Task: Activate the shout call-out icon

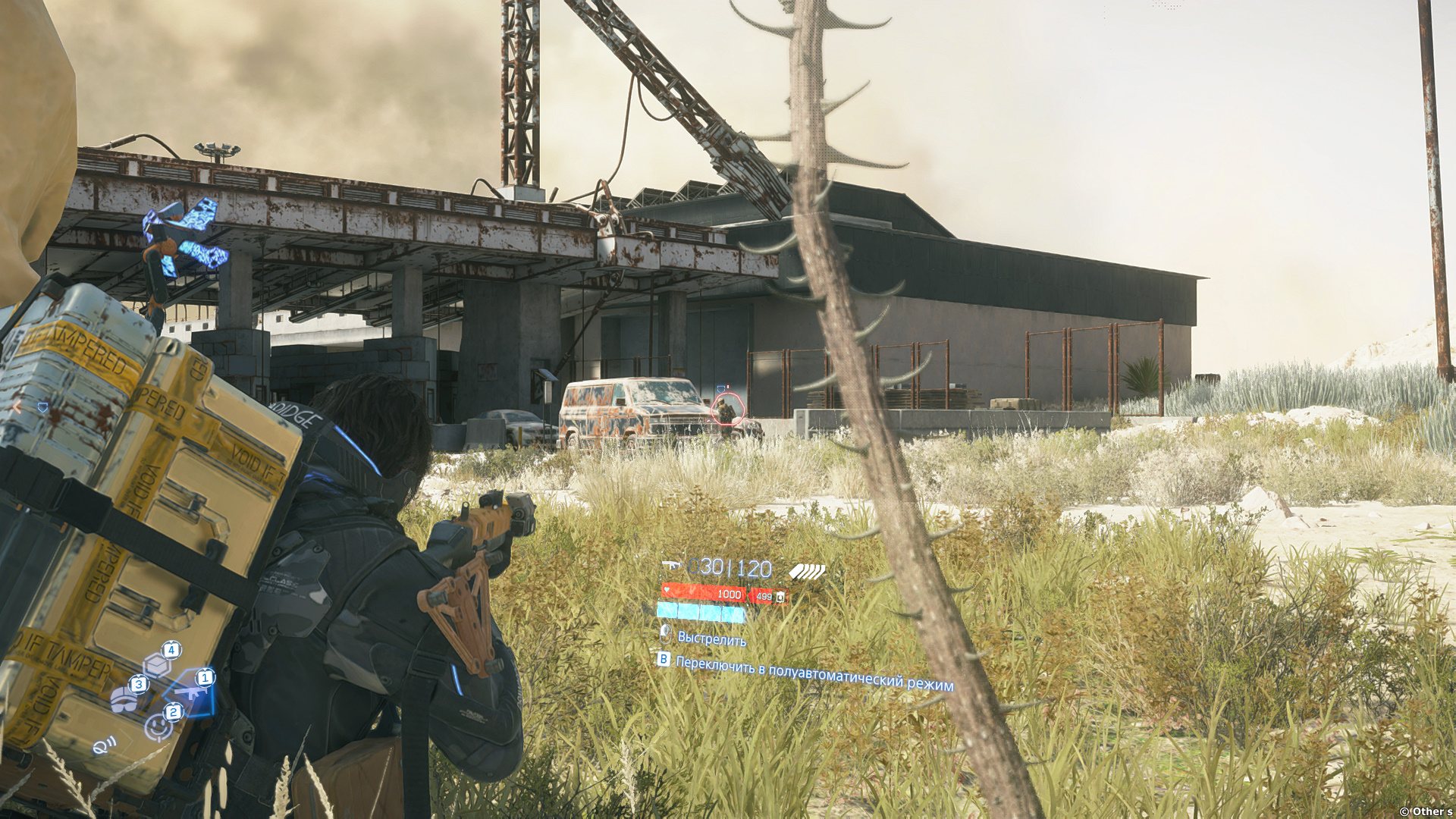Action: point(102,745)
